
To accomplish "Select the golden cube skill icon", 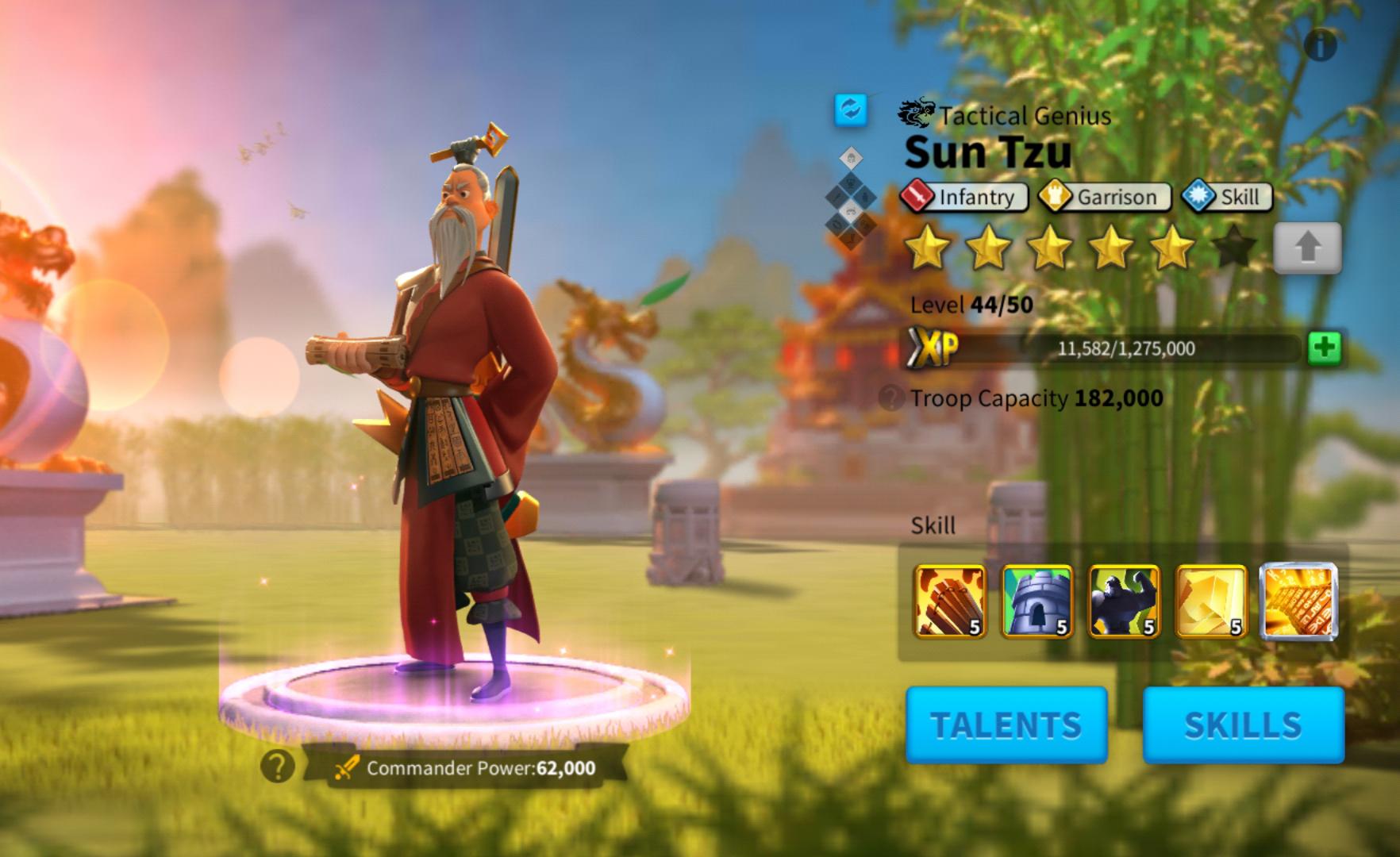I will pos(1211,601).
